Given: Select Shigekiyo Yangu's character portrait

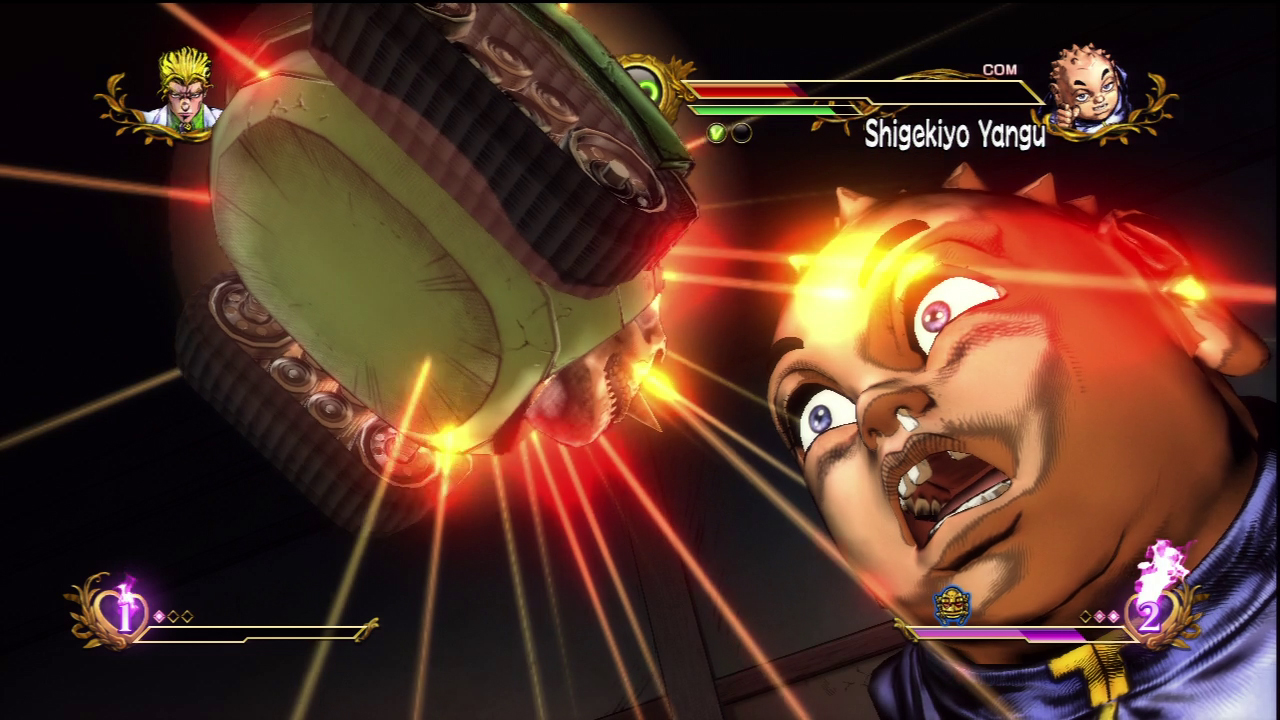Looking at the screenshot, I should (x=1087, y=92).
